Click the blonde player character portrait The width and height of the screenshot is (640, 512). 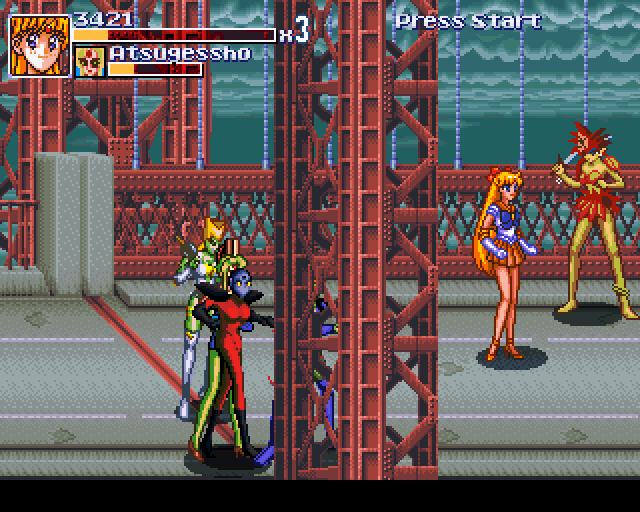tap(39, 45)
